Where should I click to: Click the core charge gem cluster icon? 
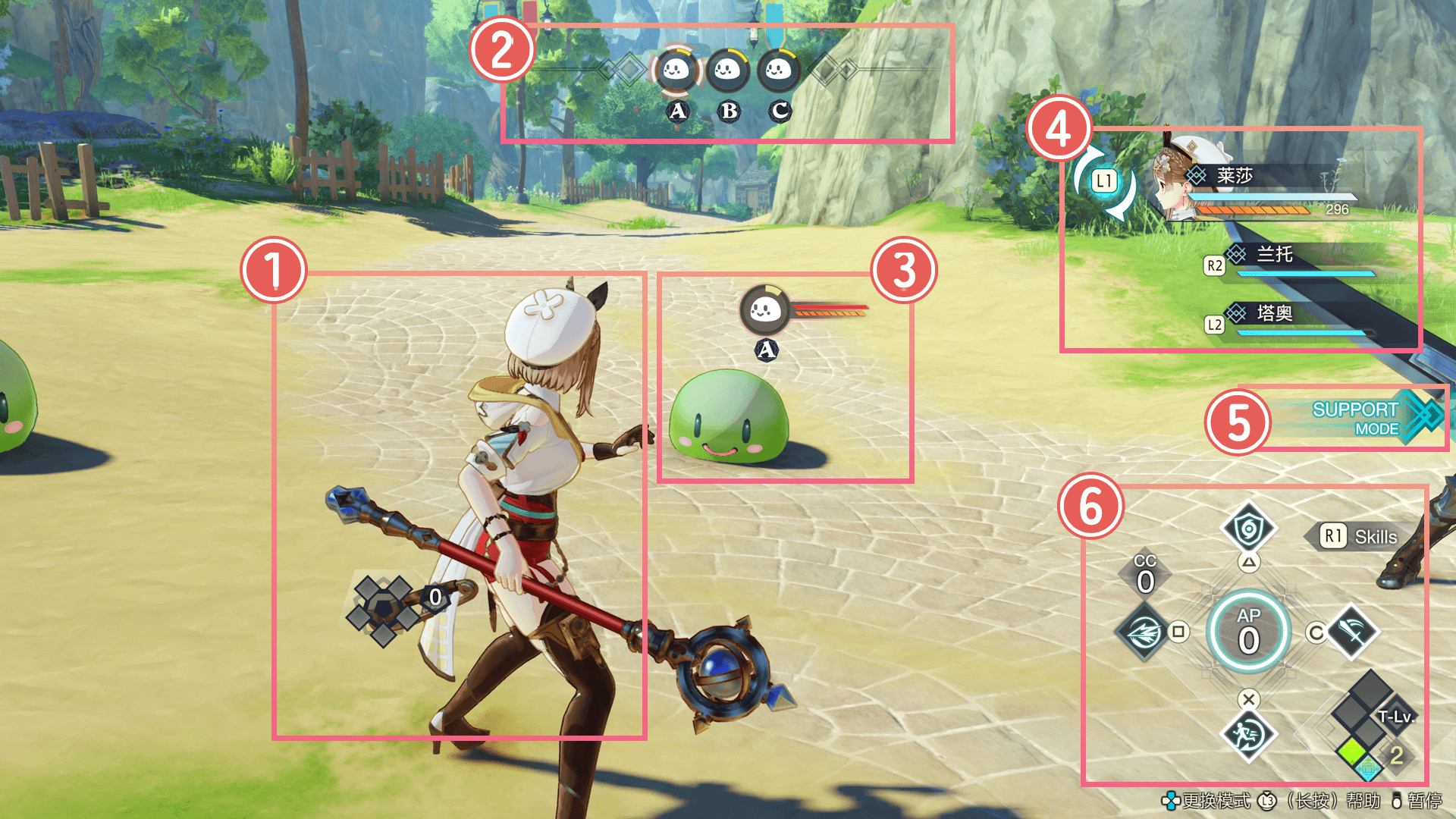coord(383,608)
